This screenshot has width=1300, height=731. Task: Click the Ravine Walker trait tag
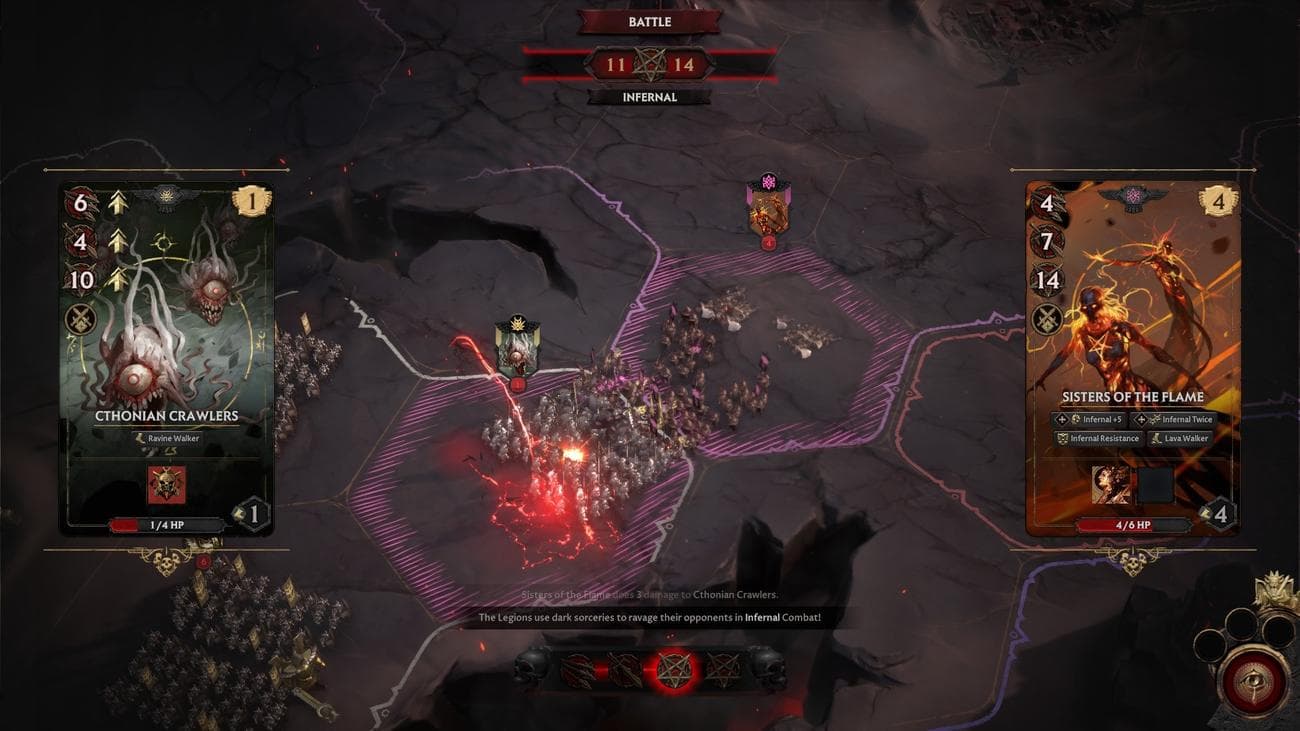pyautogui.click(x=167, y=438)
